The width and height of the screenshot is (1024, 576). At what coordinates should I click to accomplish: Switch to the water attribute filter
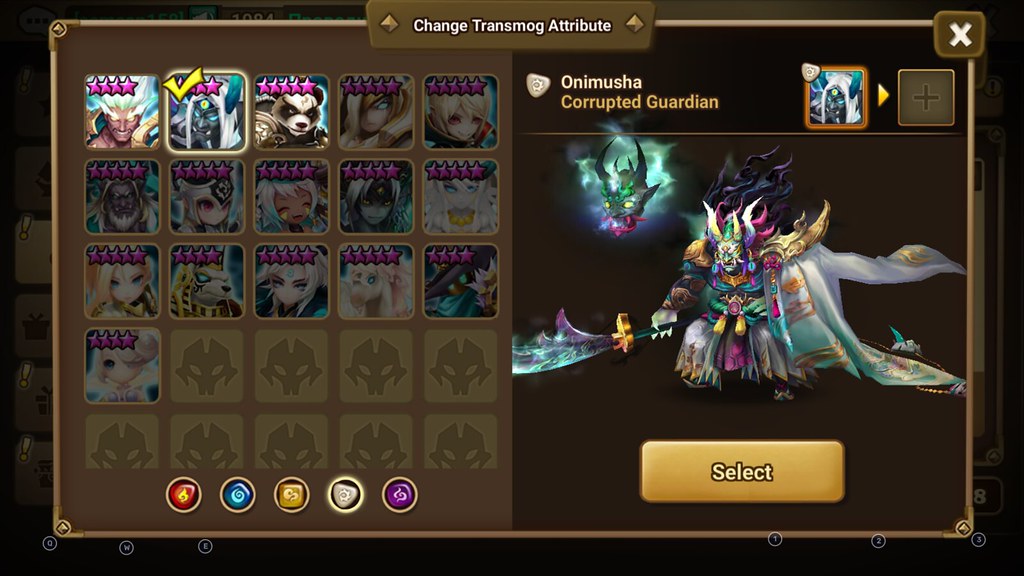(x=237, y=494)
